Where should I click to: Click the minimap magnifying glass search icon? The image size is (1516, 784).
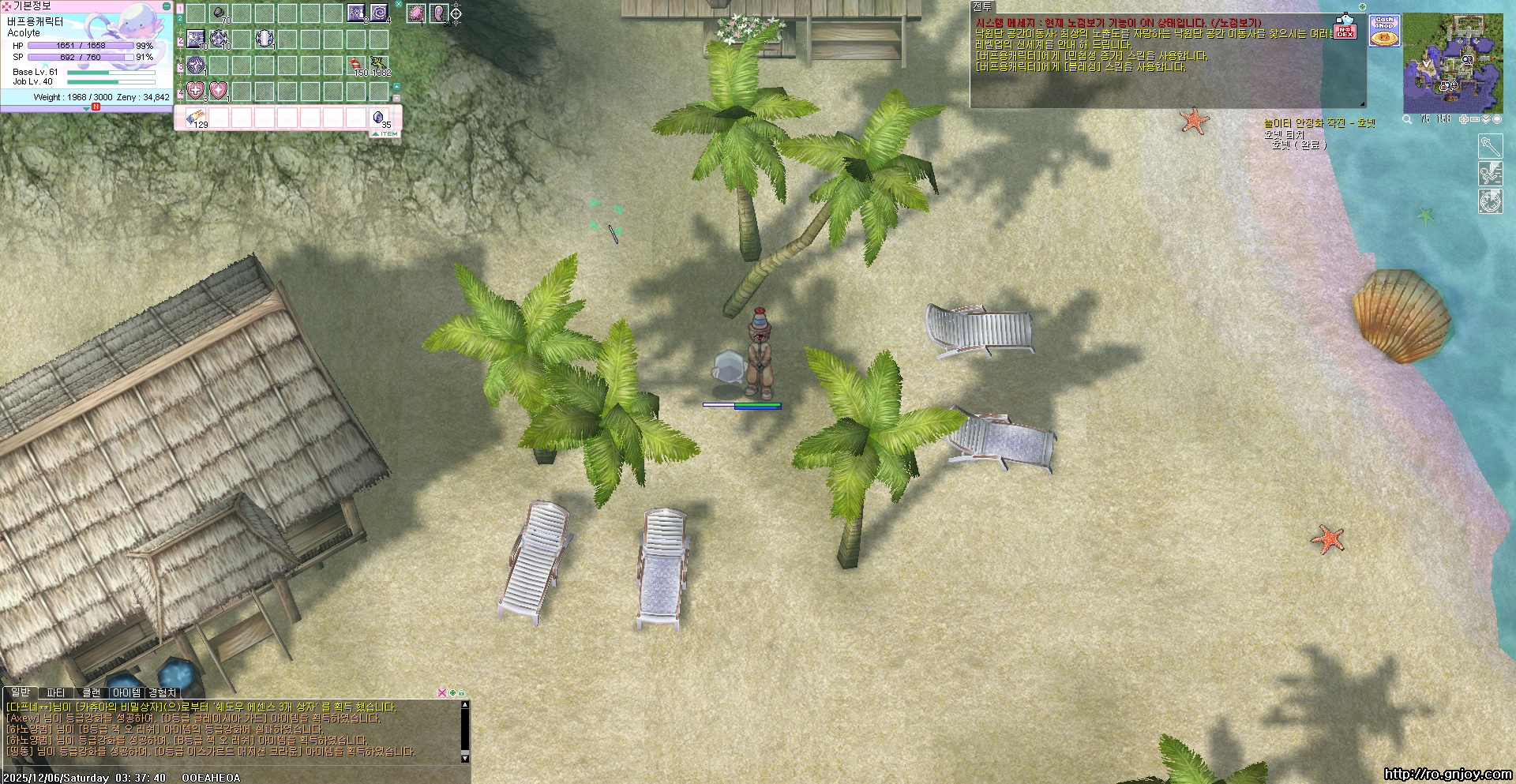(x=1407, y=119)
